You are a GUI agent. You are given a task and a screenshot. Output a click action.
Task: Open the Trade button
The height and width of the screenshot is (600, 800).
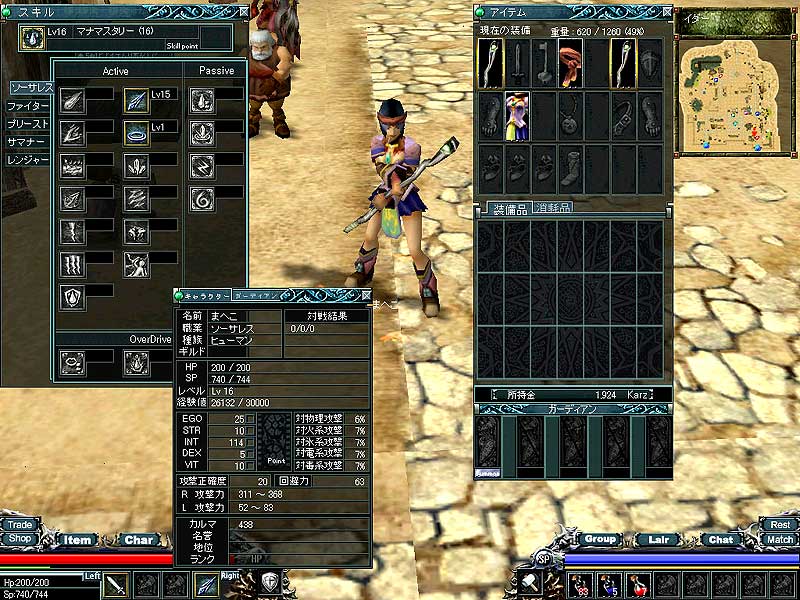click(x=19, y=524)
